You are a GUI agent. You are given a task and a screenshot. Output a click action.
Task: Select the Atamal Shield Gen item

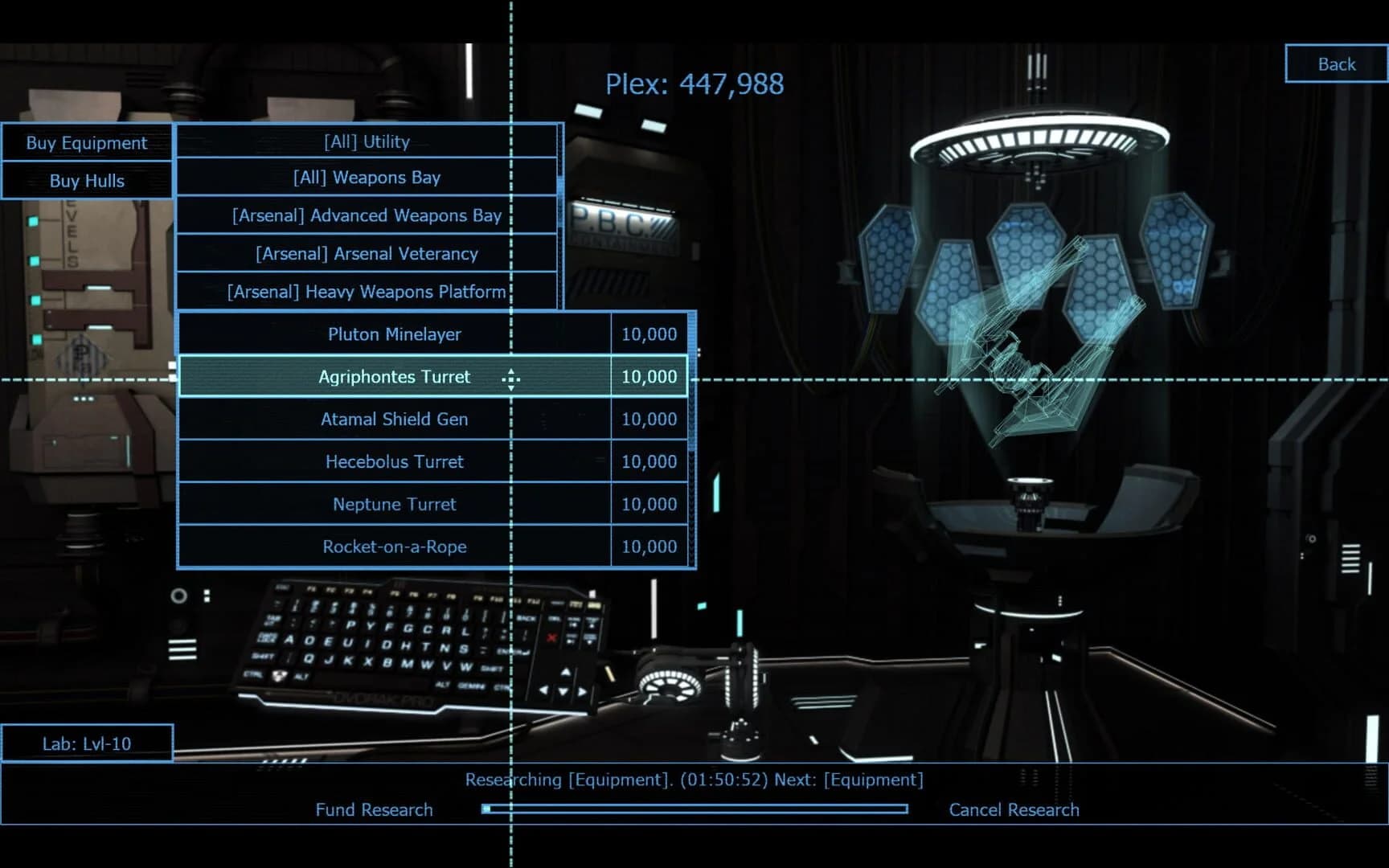[x=394, y=419]
